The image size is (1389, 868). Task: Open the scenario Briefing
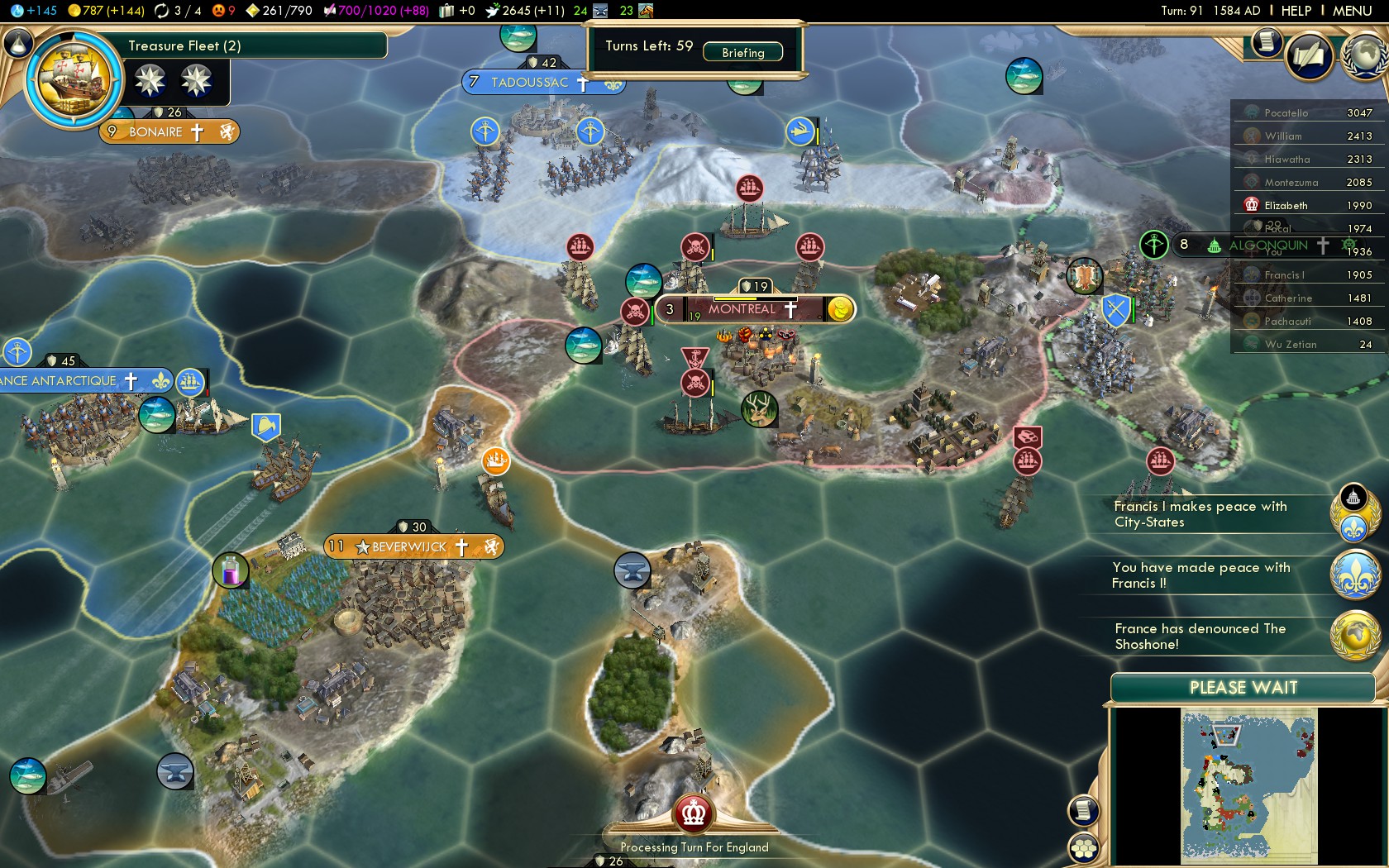742,52
